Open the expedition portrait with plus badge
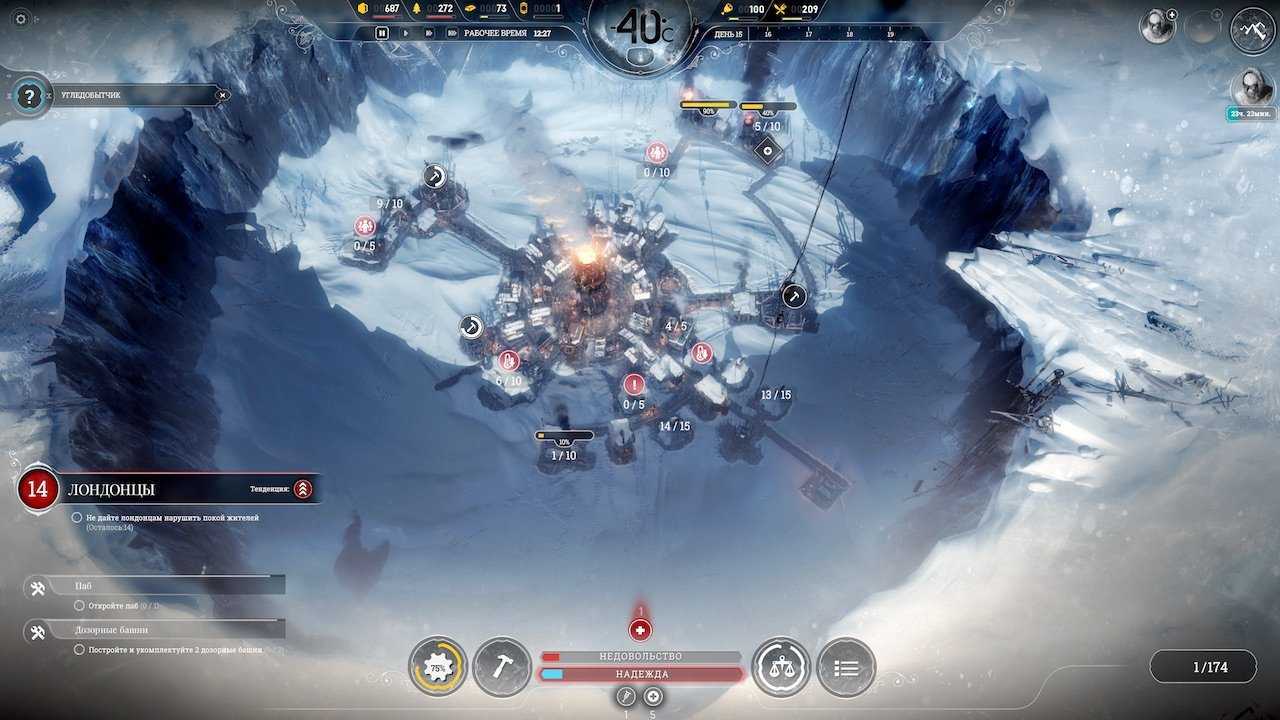Screen dimensions: 1280x720 [x=1158, y=27]
